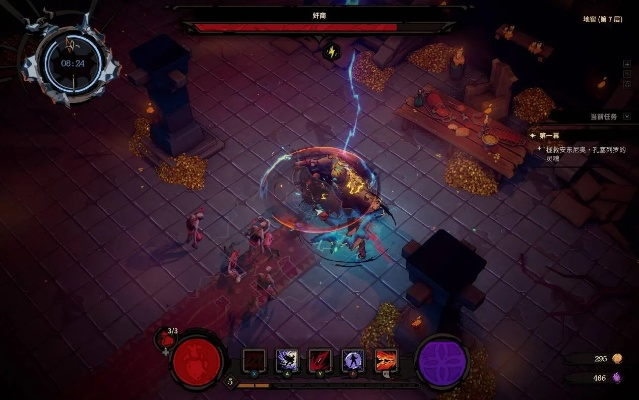The image size is (639, 400).
Task: Click the minimap minus zoom button
Action: (x=28, y=68)
